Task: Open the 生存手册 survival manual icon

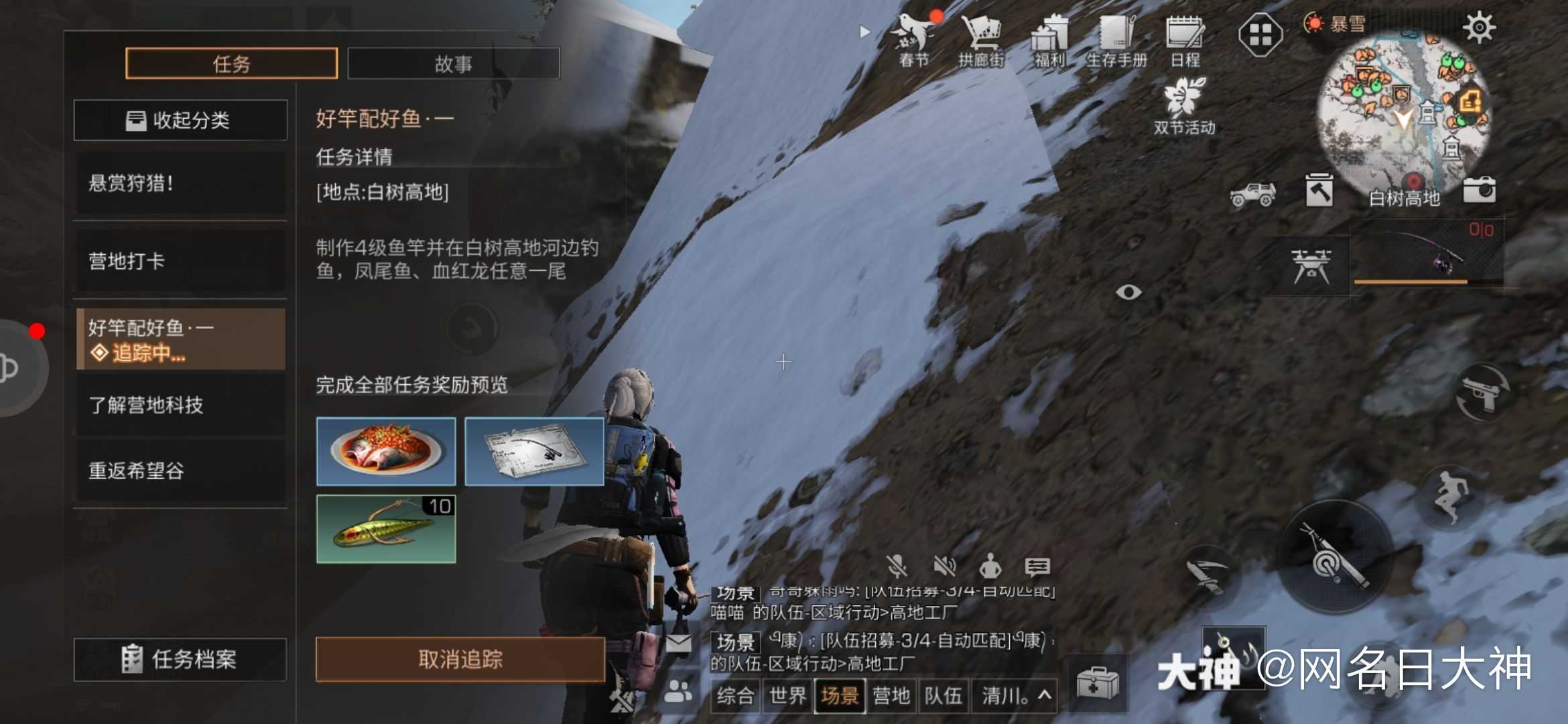Action: [x=1118, y=34]
